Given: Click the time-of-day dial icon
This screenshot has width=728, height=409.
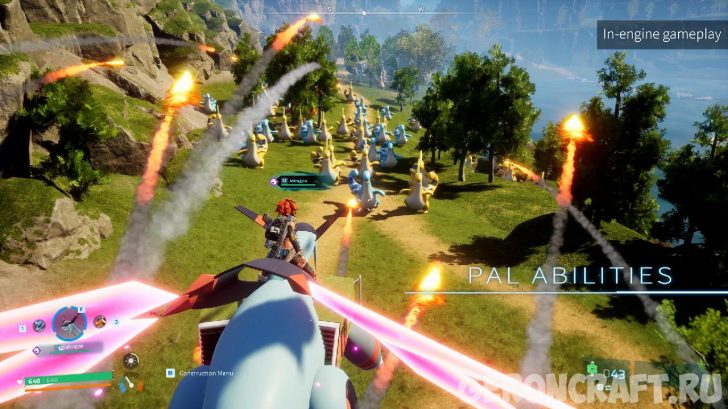Looking at the screenshot, I should click(131, 360).
